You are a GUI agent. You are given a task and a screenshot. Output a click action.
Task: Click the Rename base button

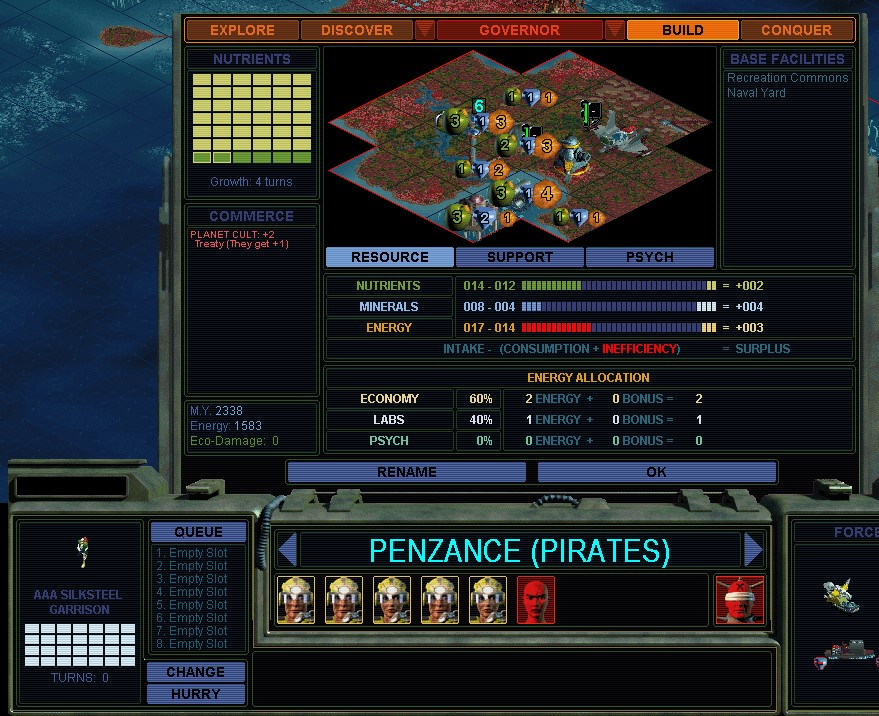[x=406, y=472]
